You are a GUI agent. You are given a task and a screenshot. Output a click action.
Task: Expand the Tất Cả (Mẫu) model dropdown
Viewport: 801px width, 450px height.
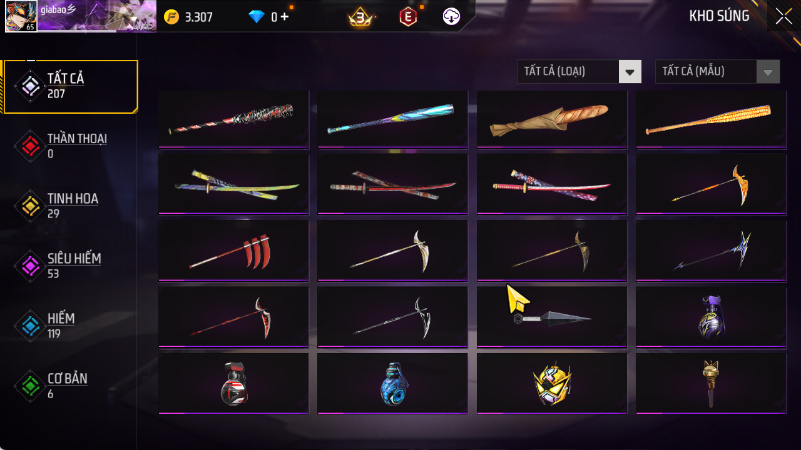(717, 71)
